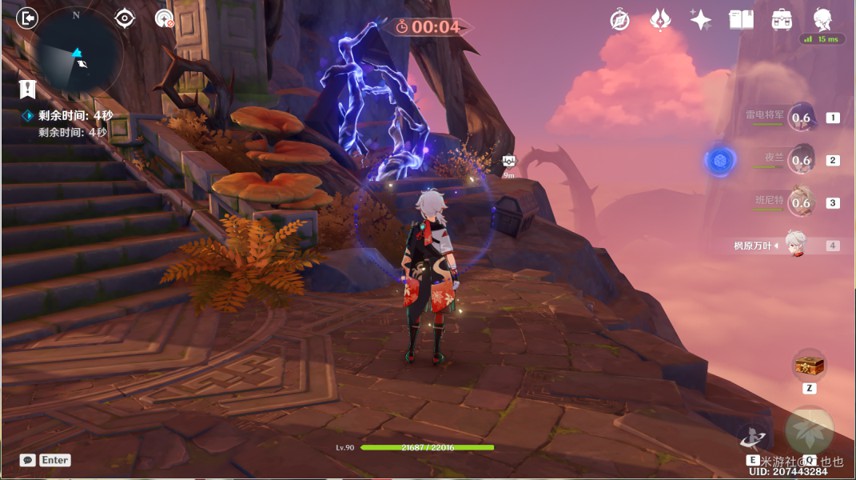Click the eye-shaped view icon beside the minimap

point(125,18)
